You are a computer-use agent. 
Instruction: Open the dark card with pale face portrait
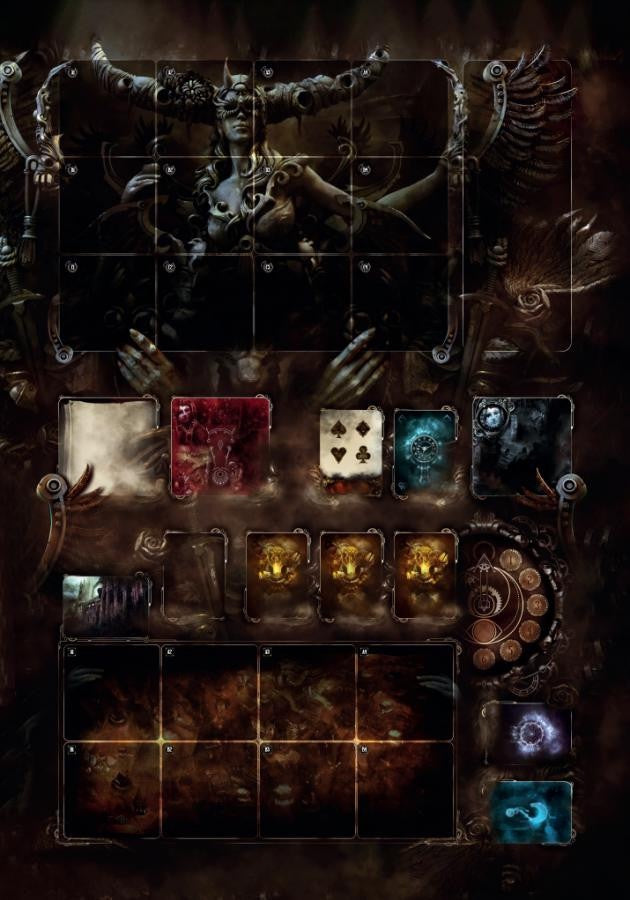[x=521, y=446]
